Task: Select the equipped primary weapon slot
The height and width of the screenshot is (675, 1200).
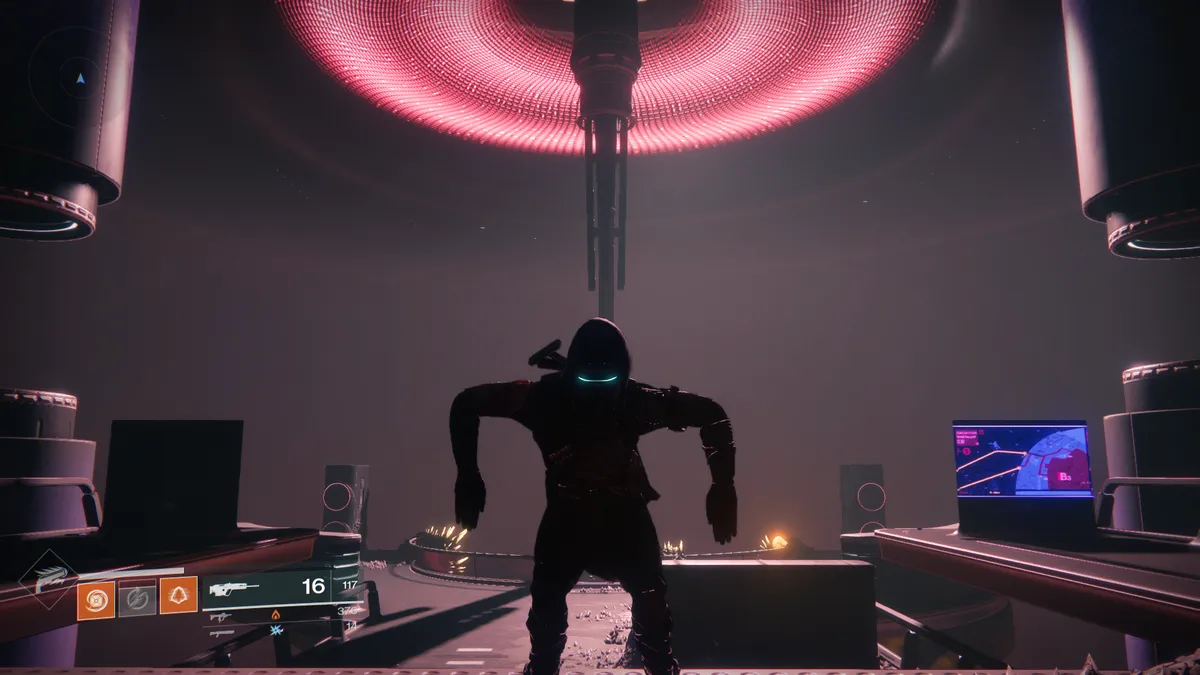Action: tap(266, 588)
